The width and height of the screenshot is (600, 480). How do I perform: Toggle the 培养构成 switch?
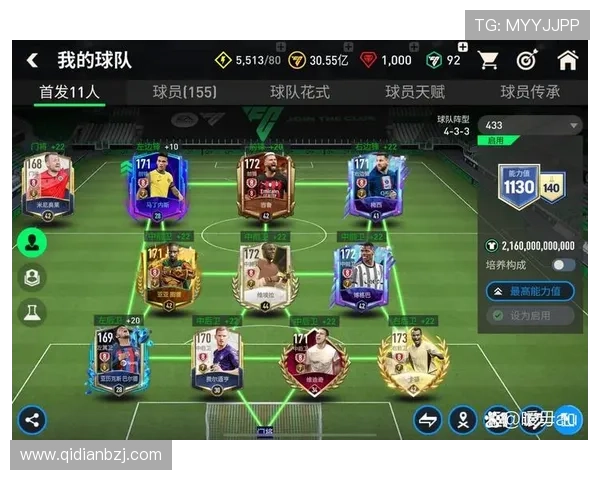(x=563, y=265)
